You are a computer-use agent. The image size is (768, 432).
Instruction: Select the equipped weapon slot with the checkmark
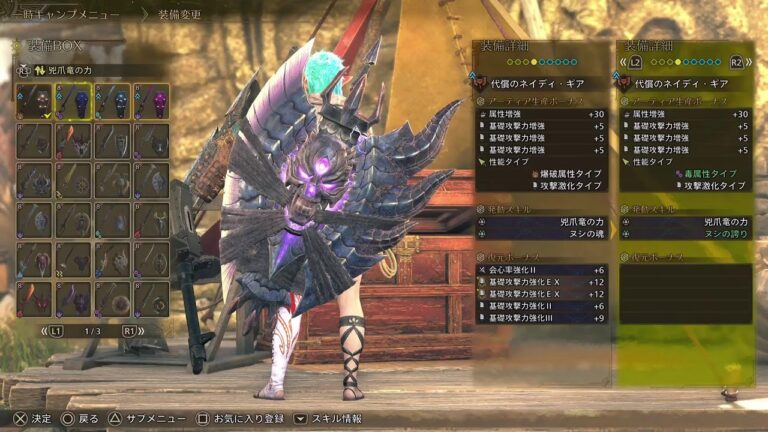pyautogui.click(x=33, y=101)
